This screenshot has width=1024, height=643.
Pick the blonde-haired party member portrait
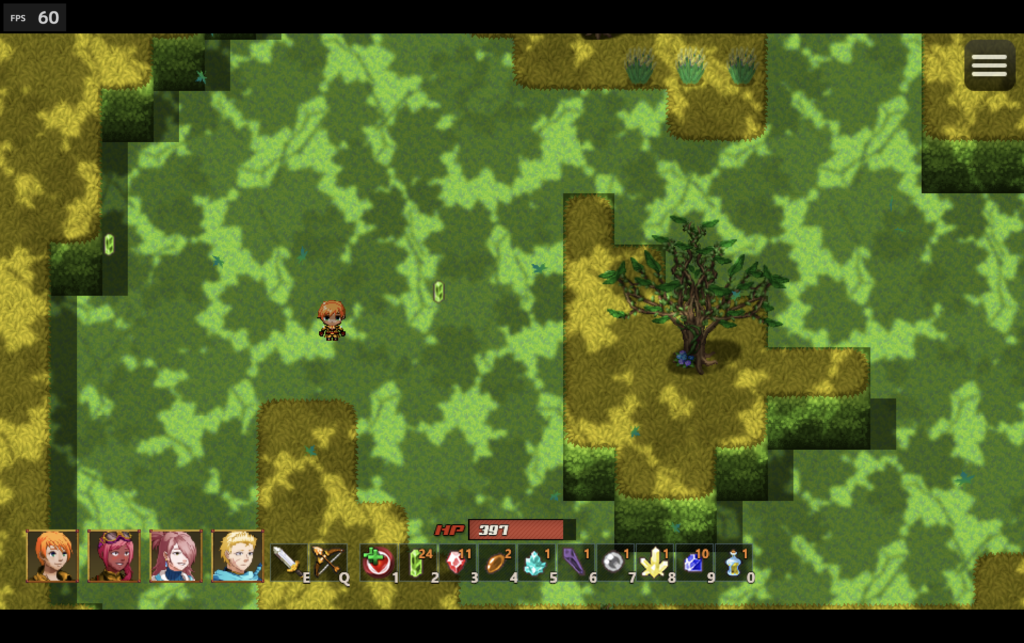pyautogui.click(x=237, y=556)
